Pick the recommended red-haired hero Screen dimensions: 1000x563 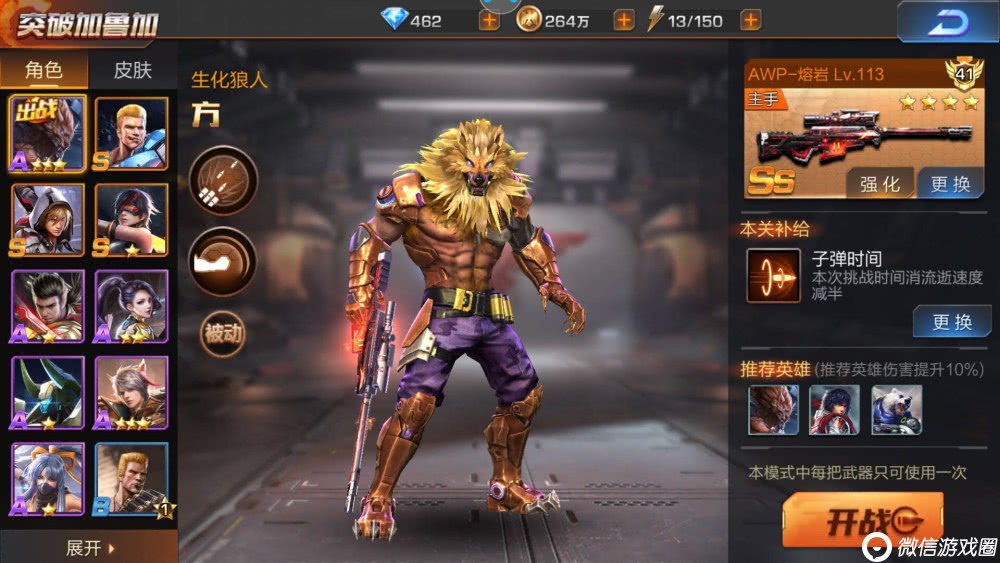(x=834, y=409)
